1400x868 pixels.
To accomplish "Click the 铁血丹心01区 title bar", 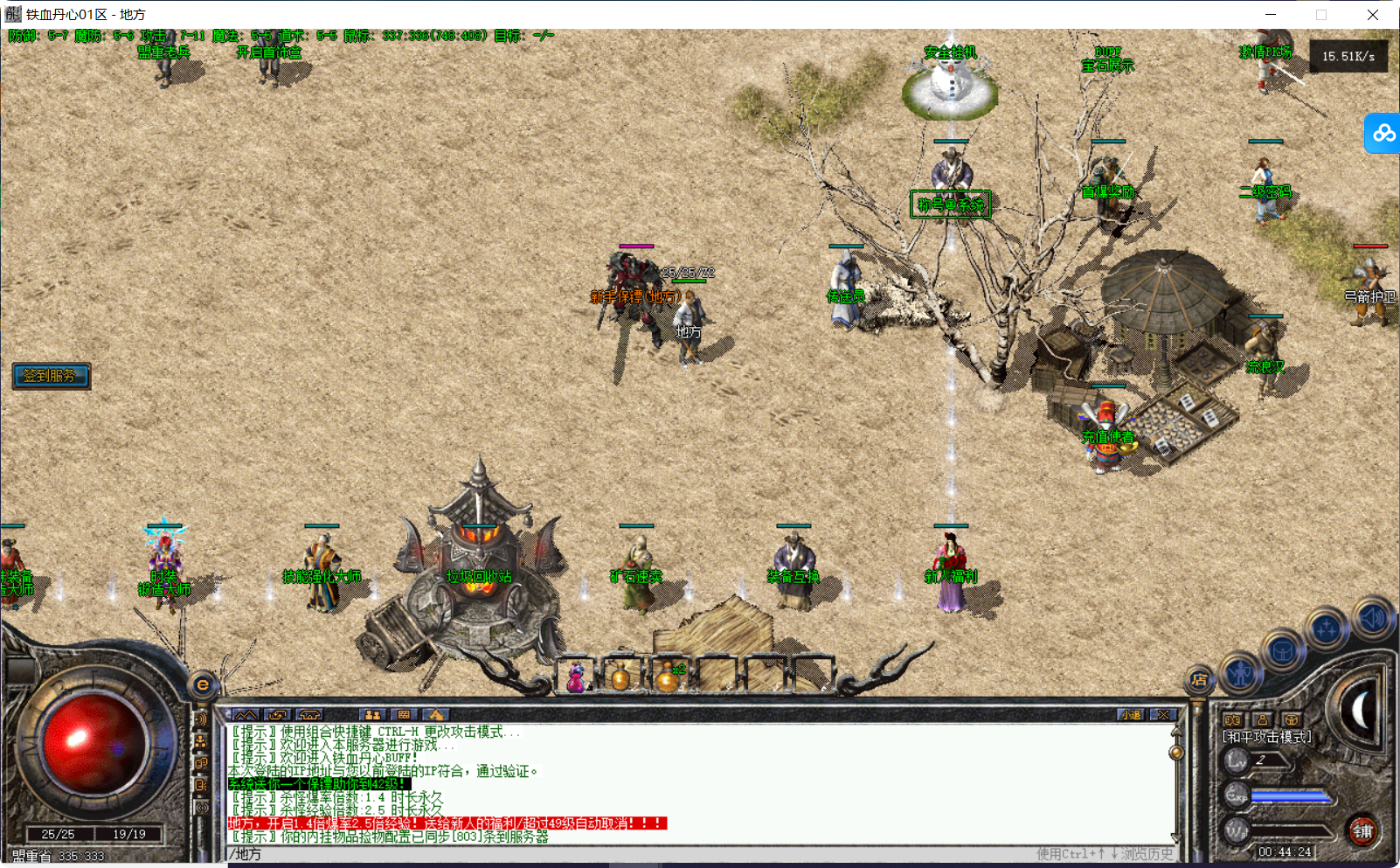I will (83, 14).
